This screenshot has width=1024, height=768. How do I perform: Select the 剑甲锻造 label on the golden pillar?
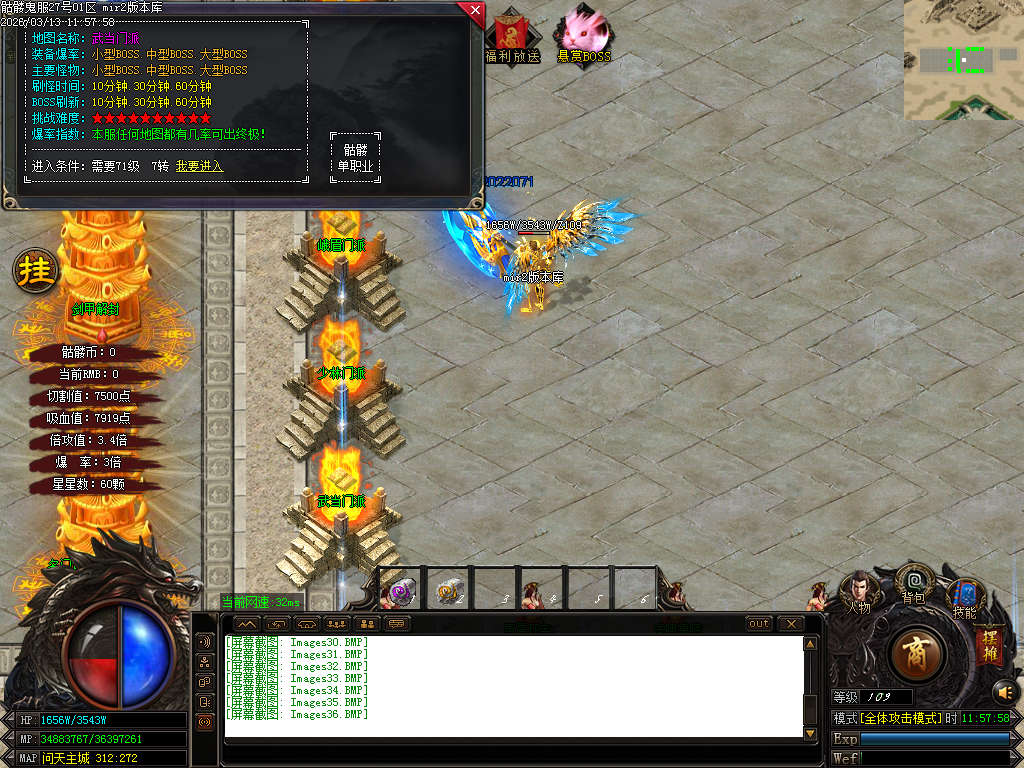[x=96, y=310]
